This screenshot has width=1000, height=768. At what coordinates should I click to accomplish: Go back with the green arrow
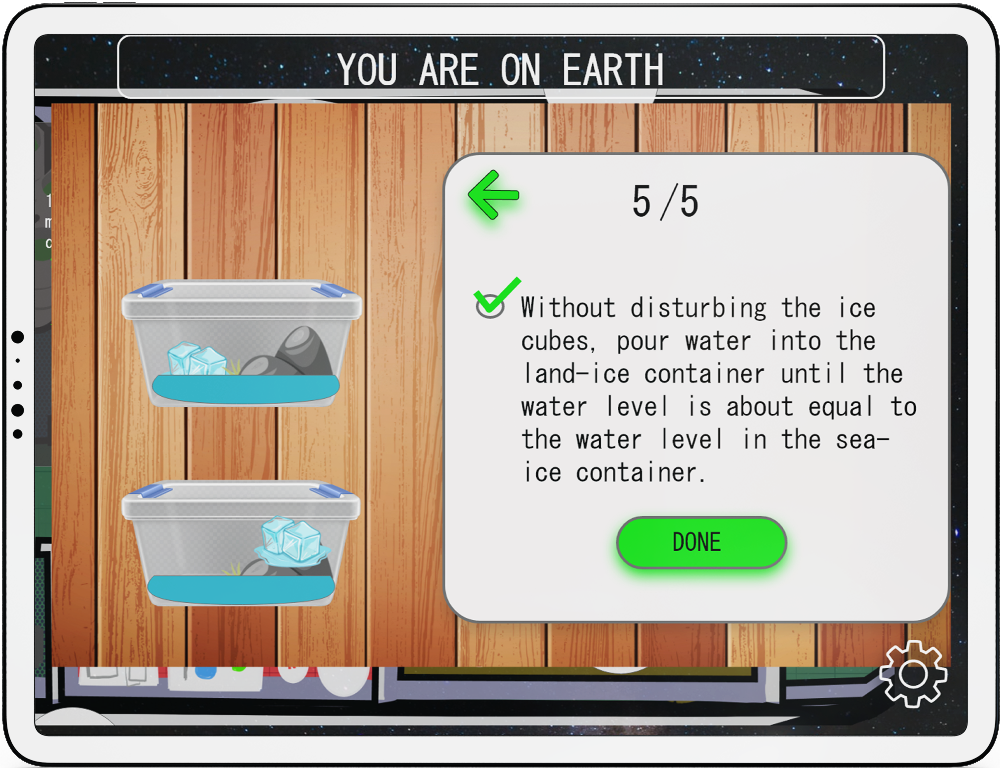[493, 195]
